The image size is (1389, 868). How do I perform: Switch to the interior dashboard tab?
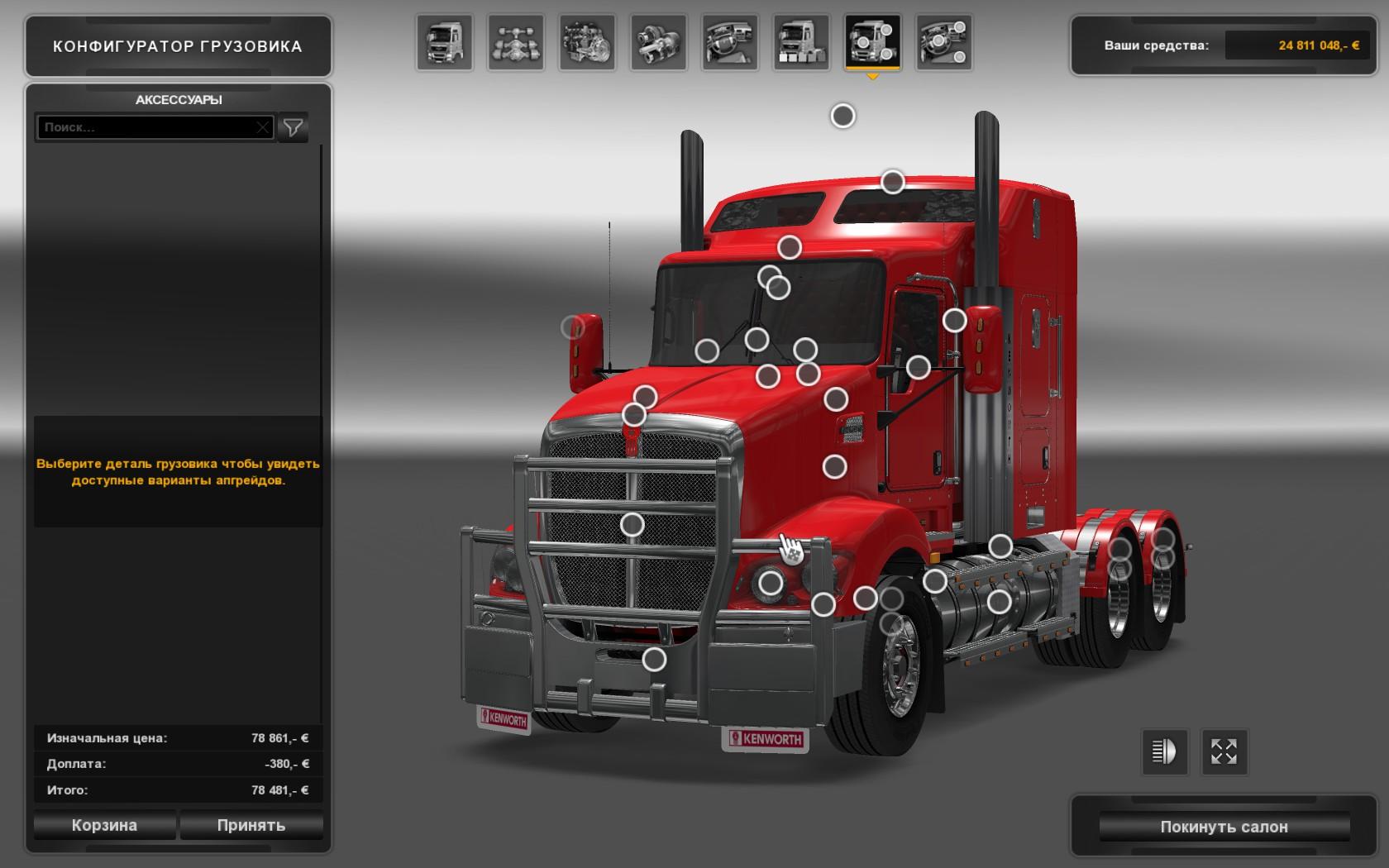pos(729,42)
